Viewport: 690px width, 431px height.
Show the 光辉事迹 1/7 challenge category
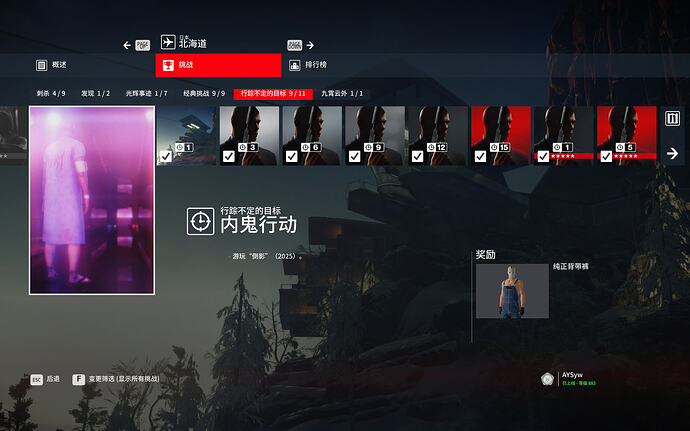coord(146,93)
